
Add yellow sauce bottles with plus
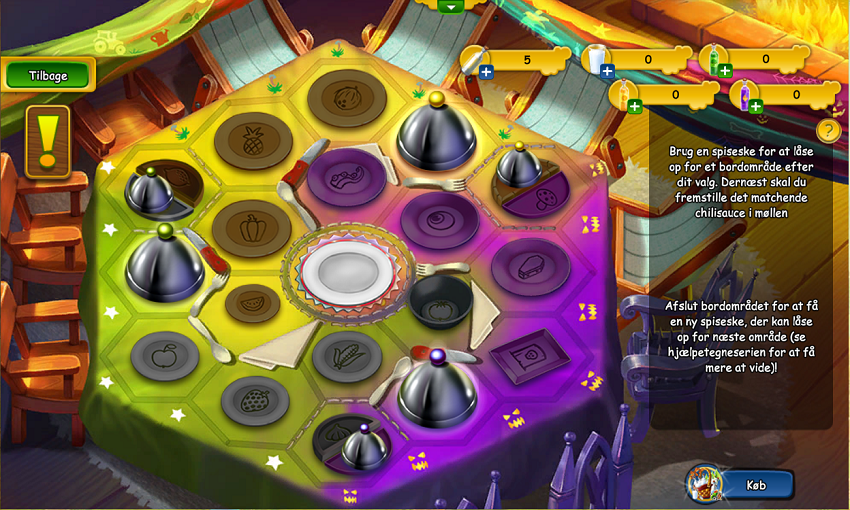(633, 106)
